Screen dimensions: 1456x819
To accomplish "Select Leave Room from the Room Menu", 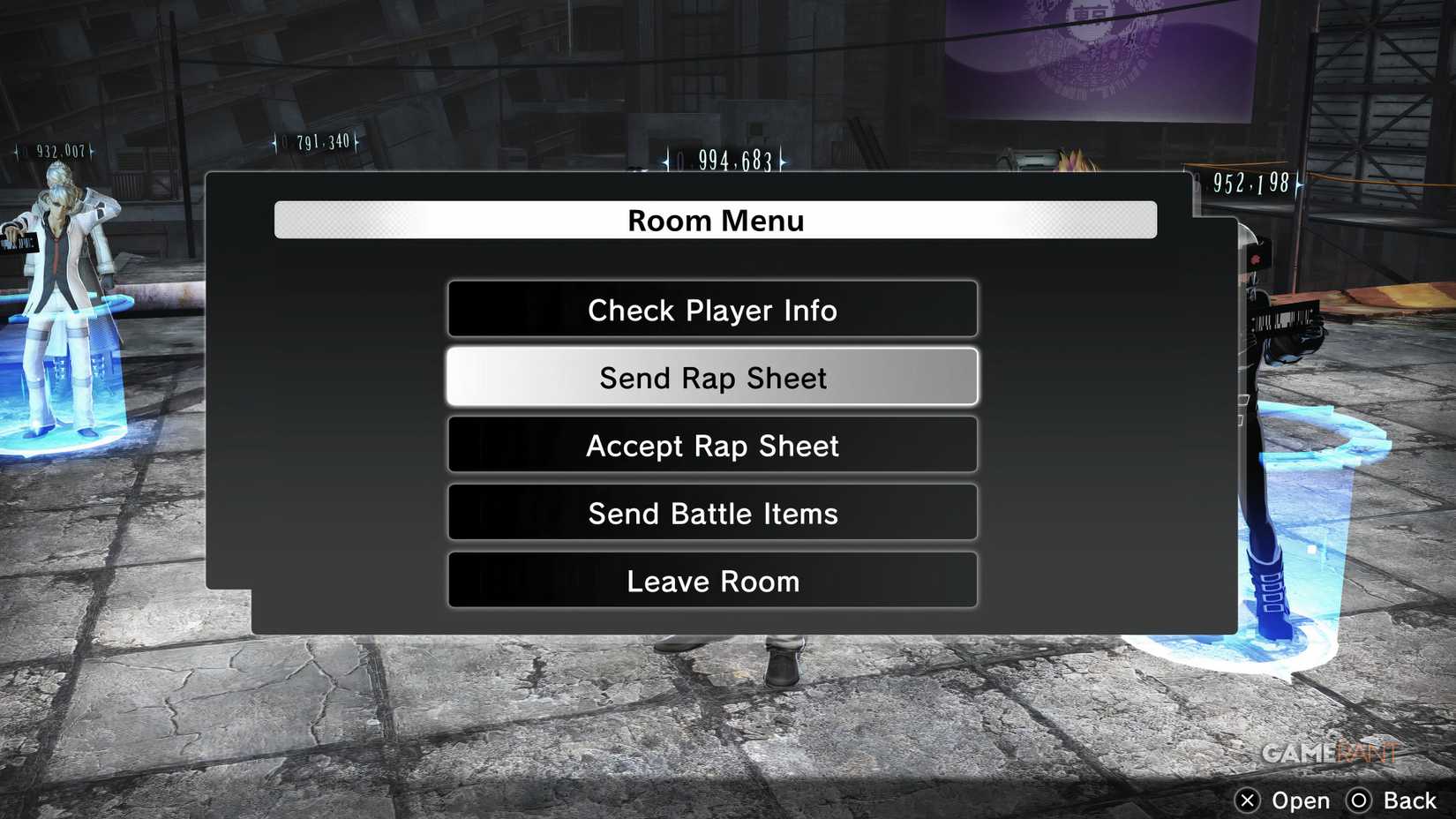I will (713, 581).
